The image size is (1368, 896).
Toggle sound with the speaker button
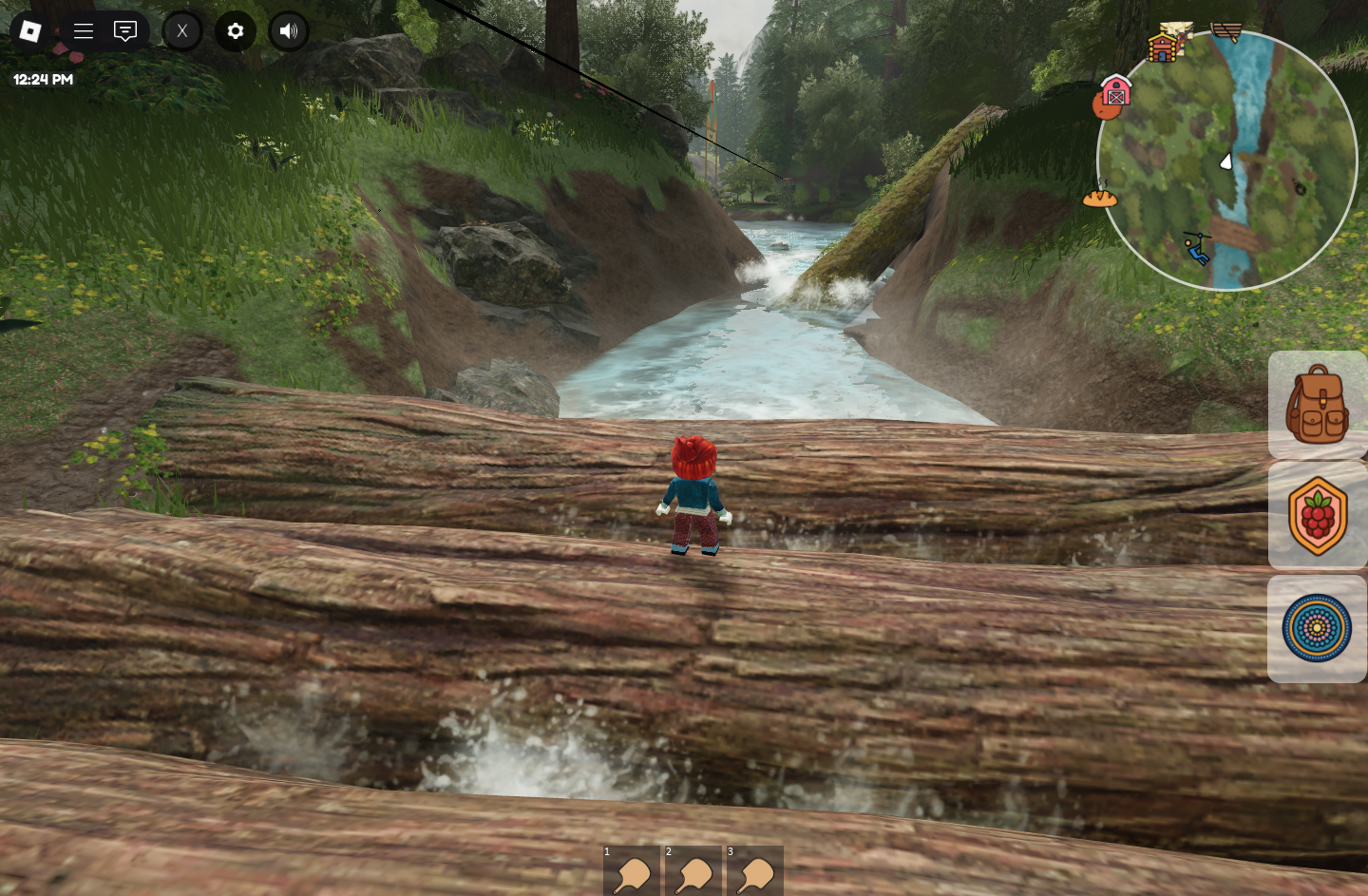[289, 31]
